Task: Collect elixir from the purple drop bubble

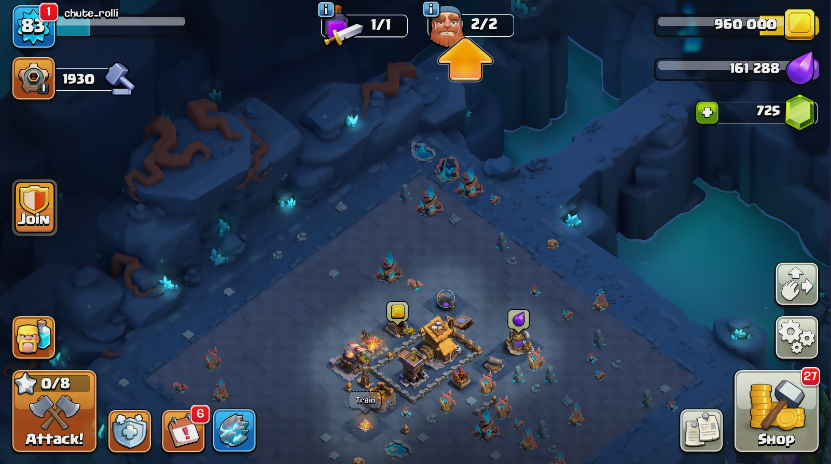Action: (518, 319)
